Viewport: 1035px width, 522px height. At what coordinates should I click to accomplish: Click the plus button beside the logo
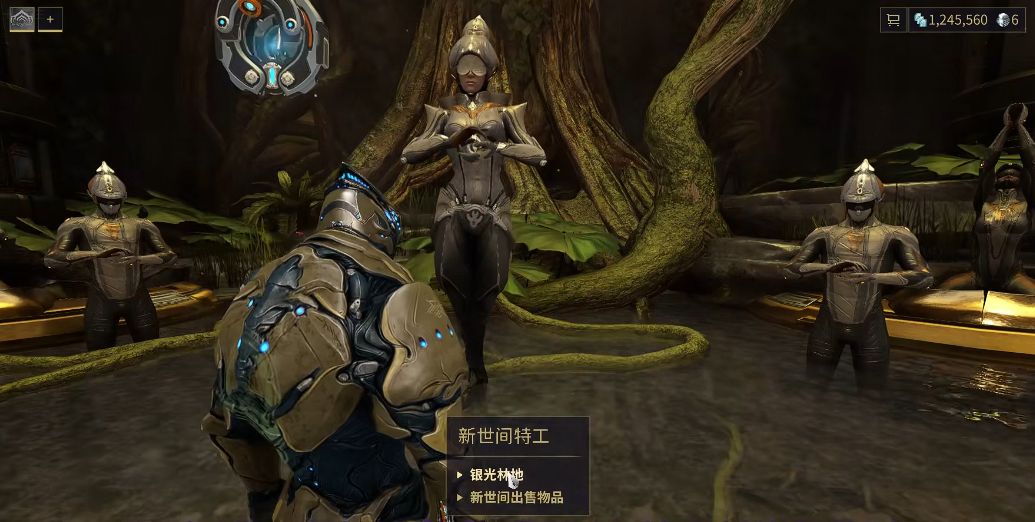[50, 19]
